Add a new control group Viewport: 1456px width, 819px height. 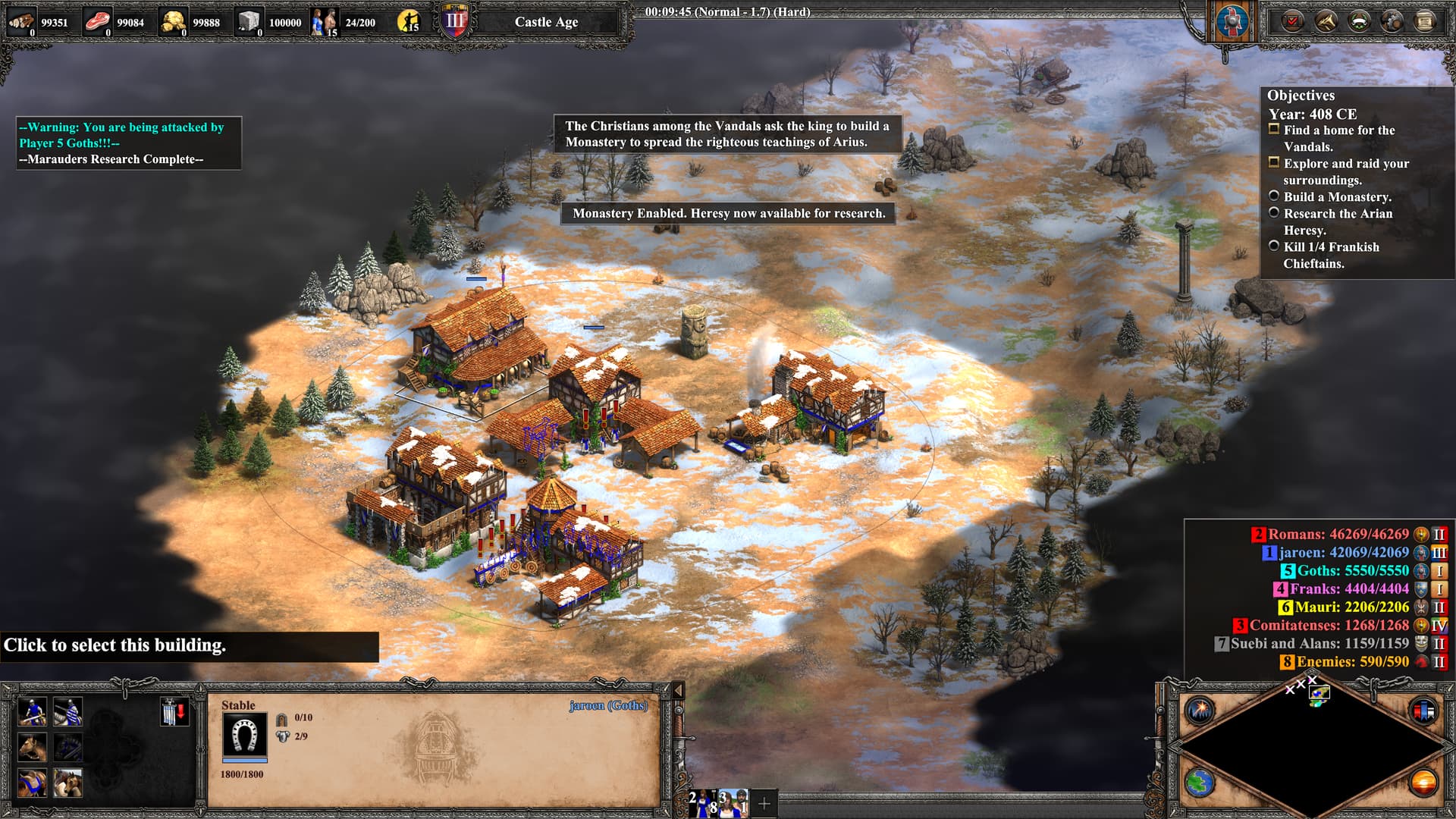pyautogui.click(x=764, y=802)
